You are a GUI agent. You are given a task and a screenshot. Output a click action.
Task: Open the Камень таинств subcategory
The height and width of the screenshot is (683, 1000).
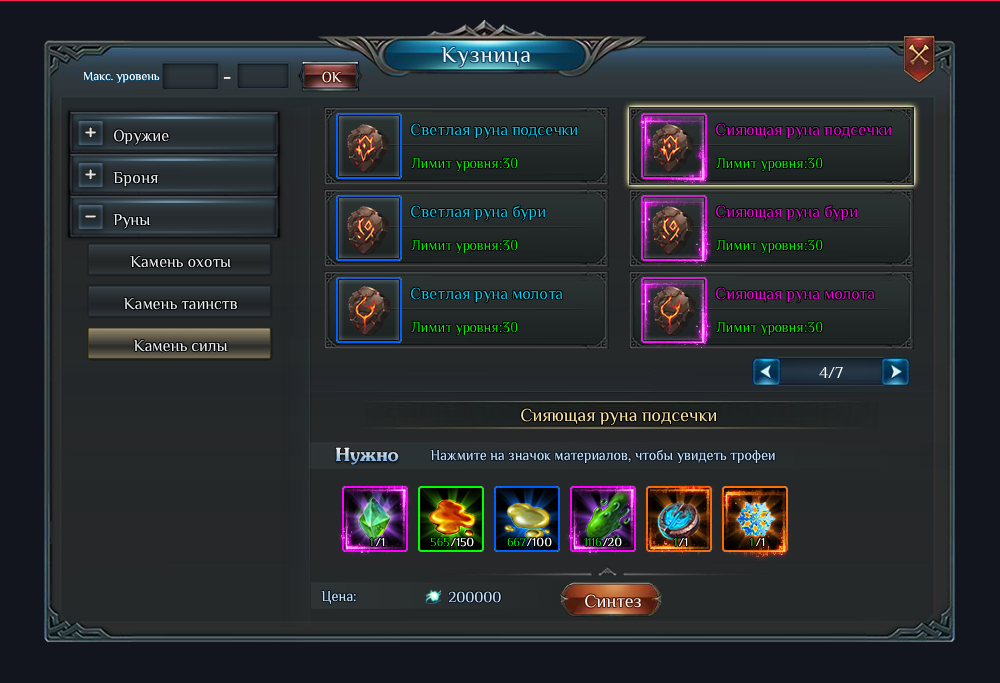[x=180, y=303]
